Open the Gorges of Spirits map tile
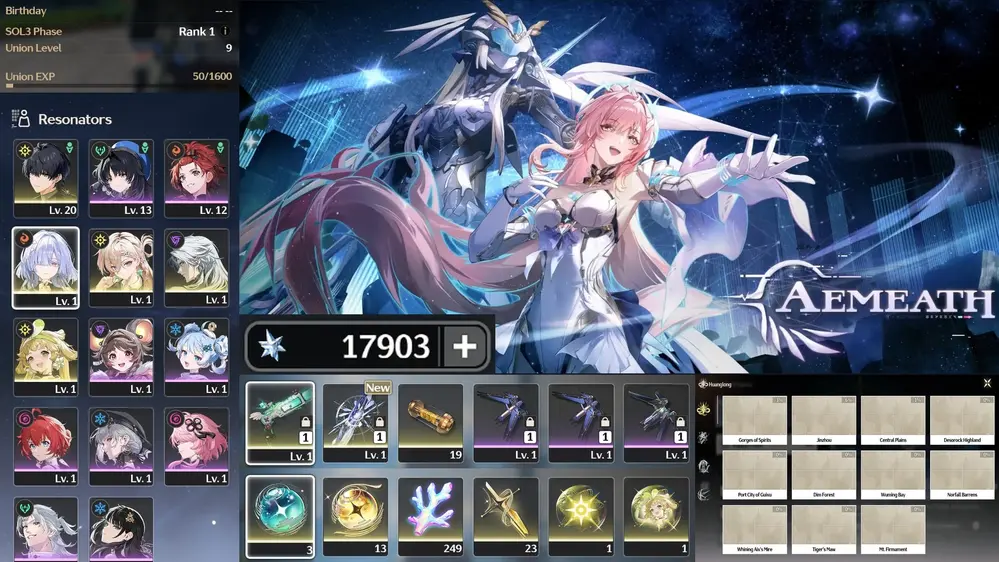 755,420
